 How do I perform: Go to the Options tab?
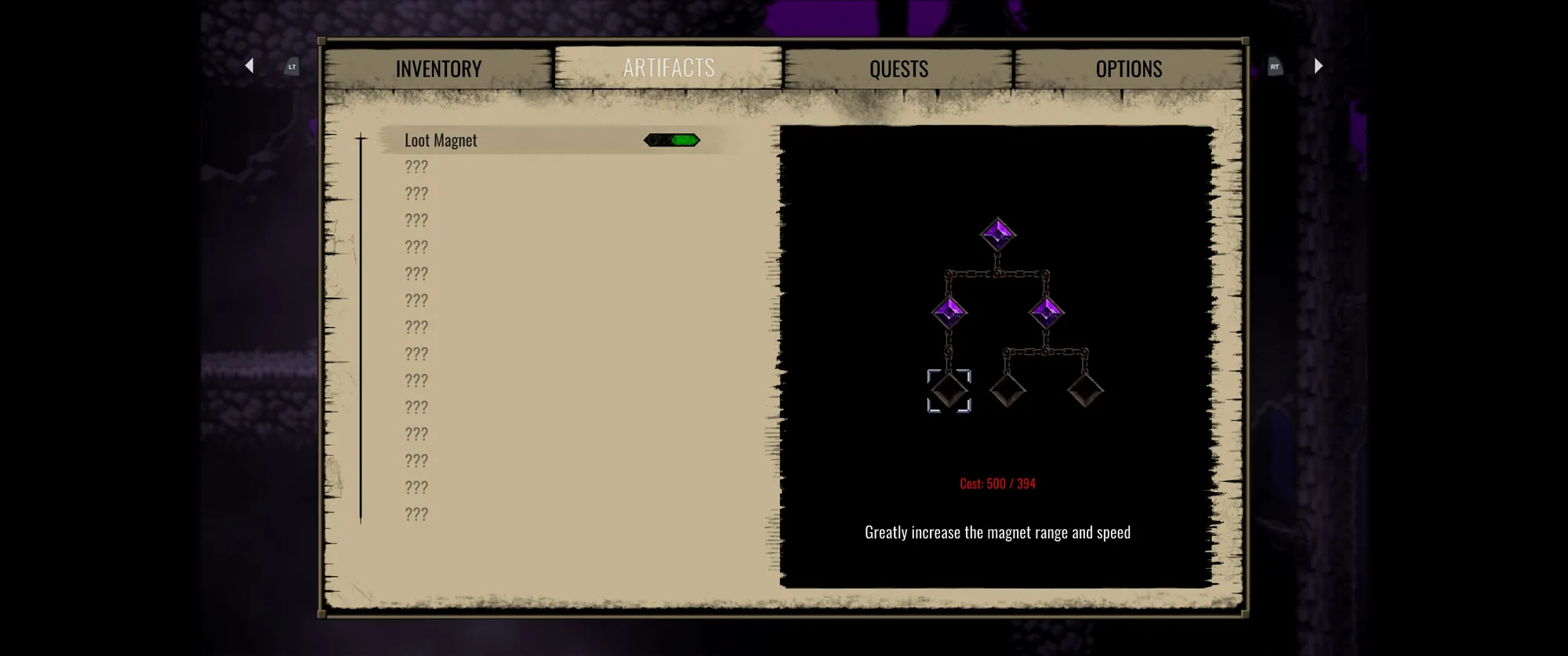tap(1128, 69)
